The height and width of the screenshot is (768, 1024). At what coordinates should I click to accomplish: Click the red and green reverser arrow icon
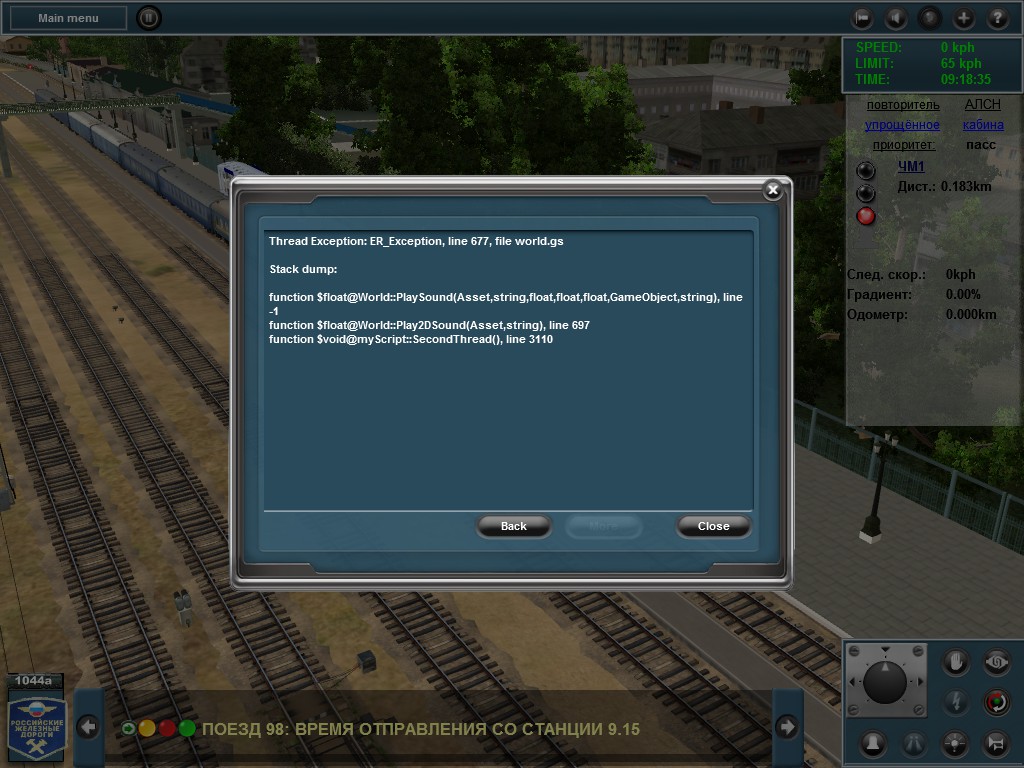[x=996, y=702]
